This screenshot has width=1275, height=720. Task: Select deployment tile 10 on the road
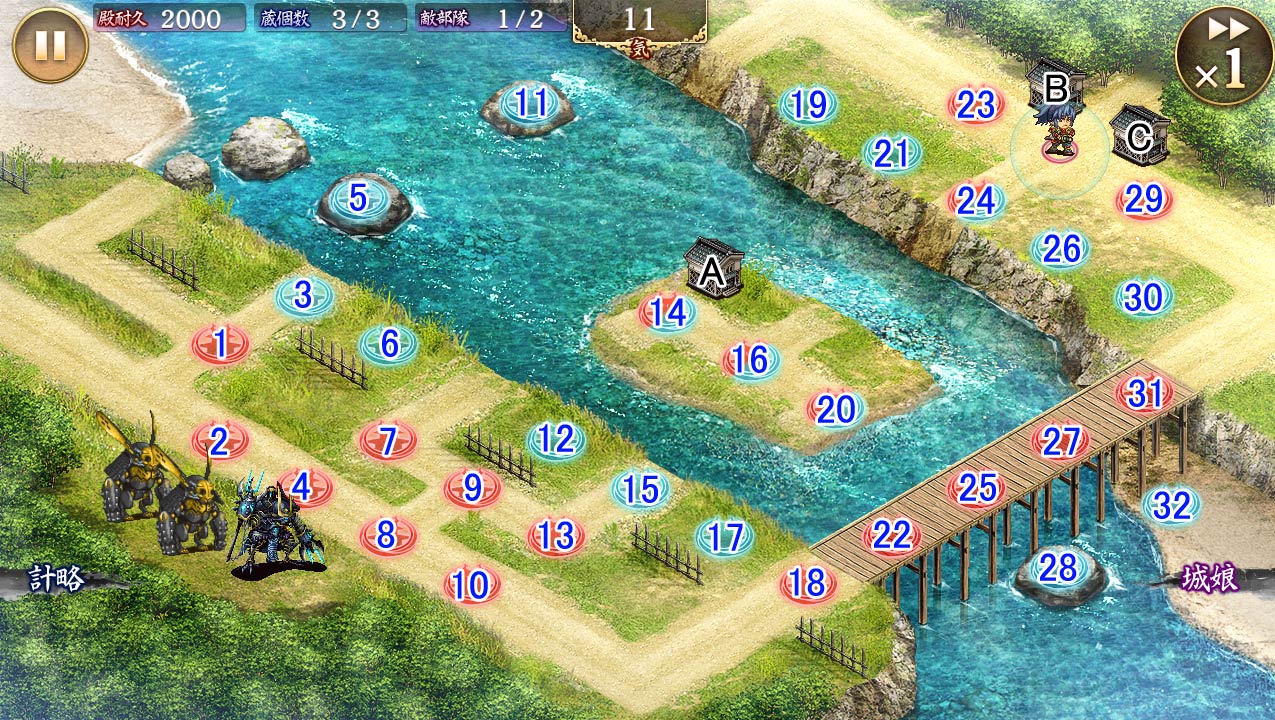click(x=471, y=585)
